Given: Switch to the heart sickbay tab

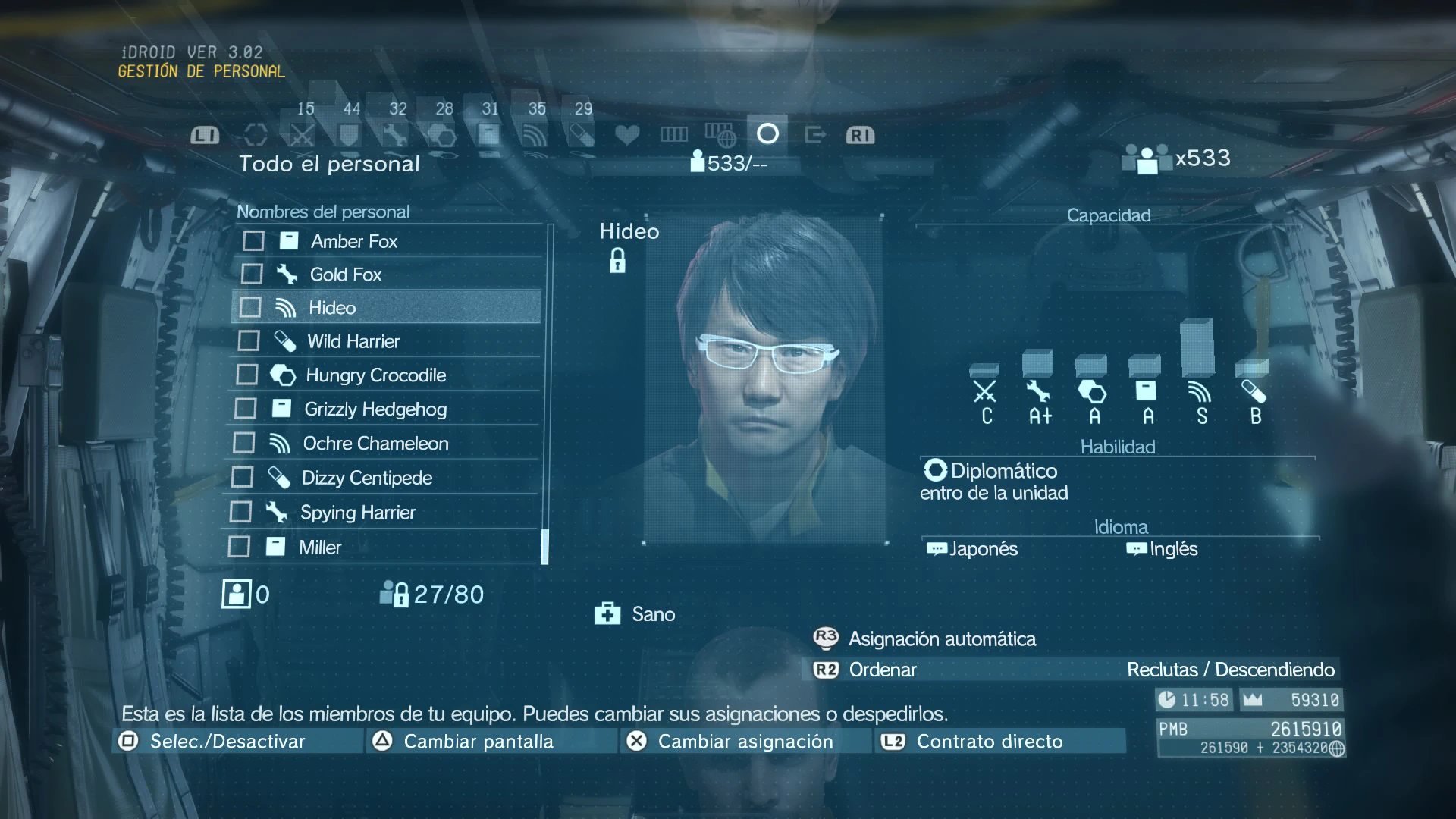Looking at the screenshot, I should 627,135.
